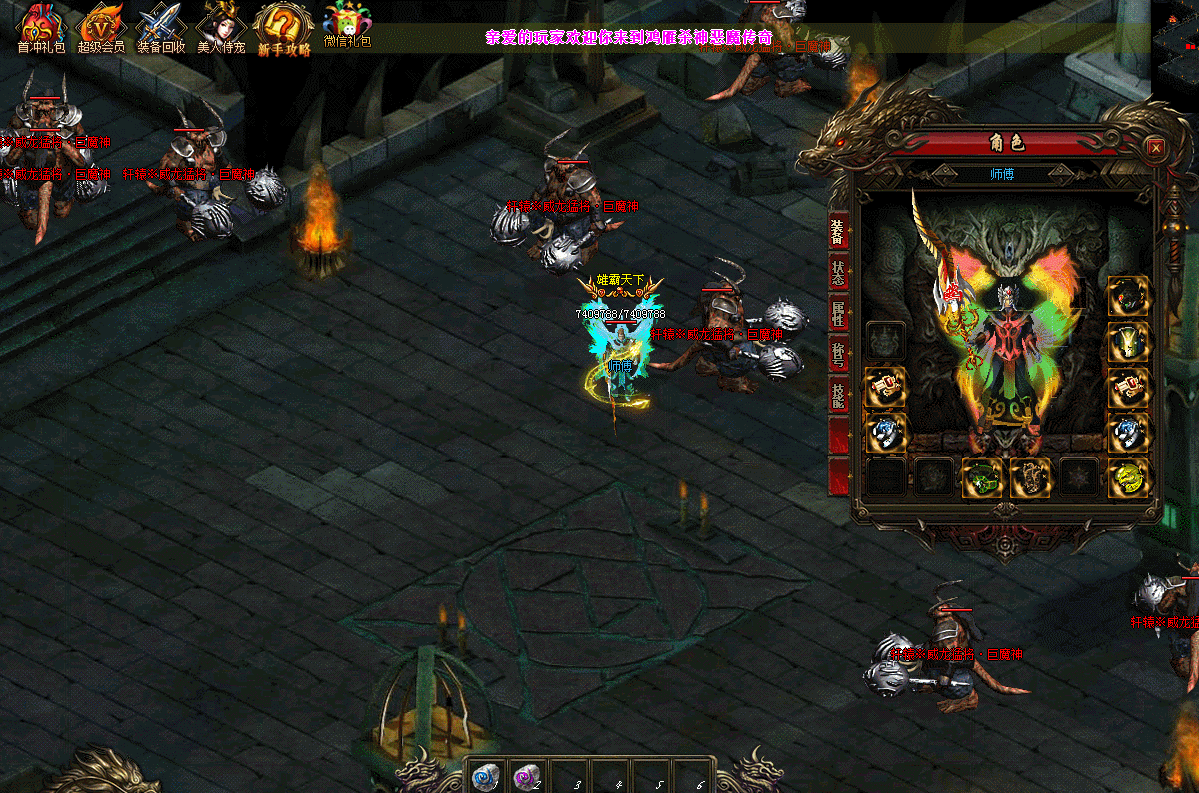
Task: Use the blue swirl stone in hotbar slot 1
Action: [x=485, y=775]
